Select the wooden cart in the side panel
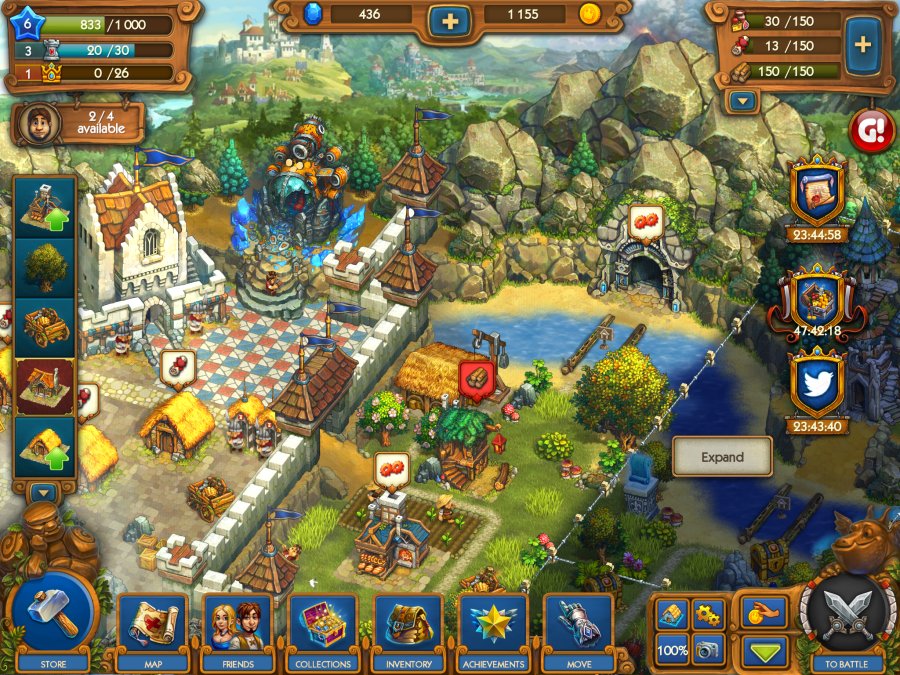Viewport: 900px width, 675px height. 45,327
